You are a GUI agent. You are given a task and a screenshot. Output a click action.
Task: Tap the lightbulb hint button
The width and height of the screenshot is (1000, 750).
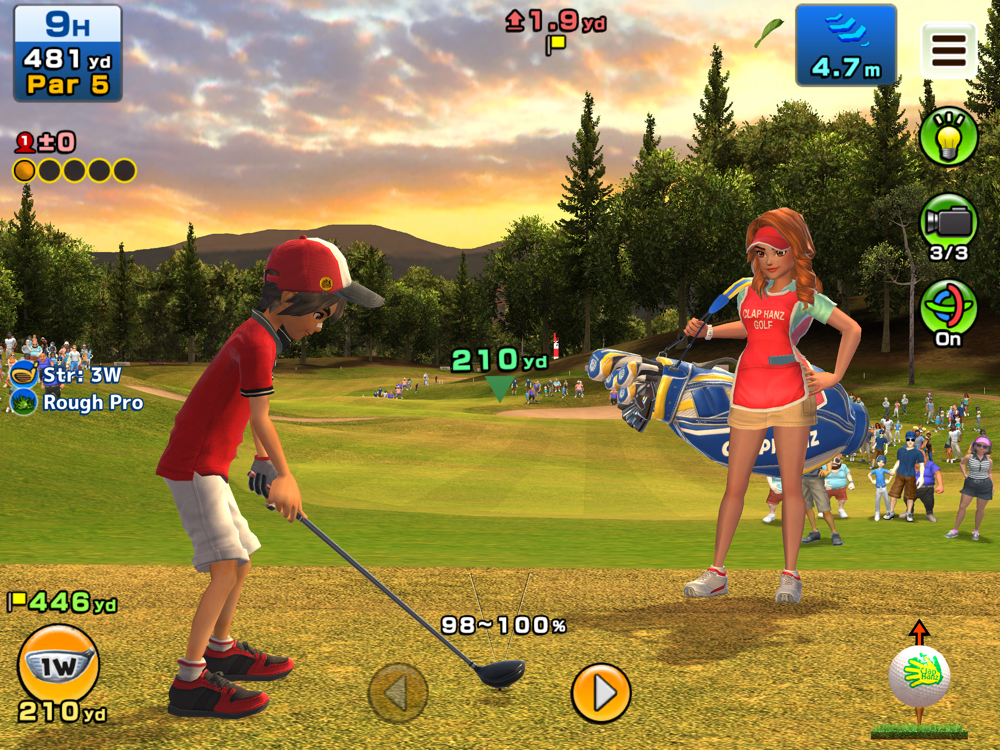948,137
